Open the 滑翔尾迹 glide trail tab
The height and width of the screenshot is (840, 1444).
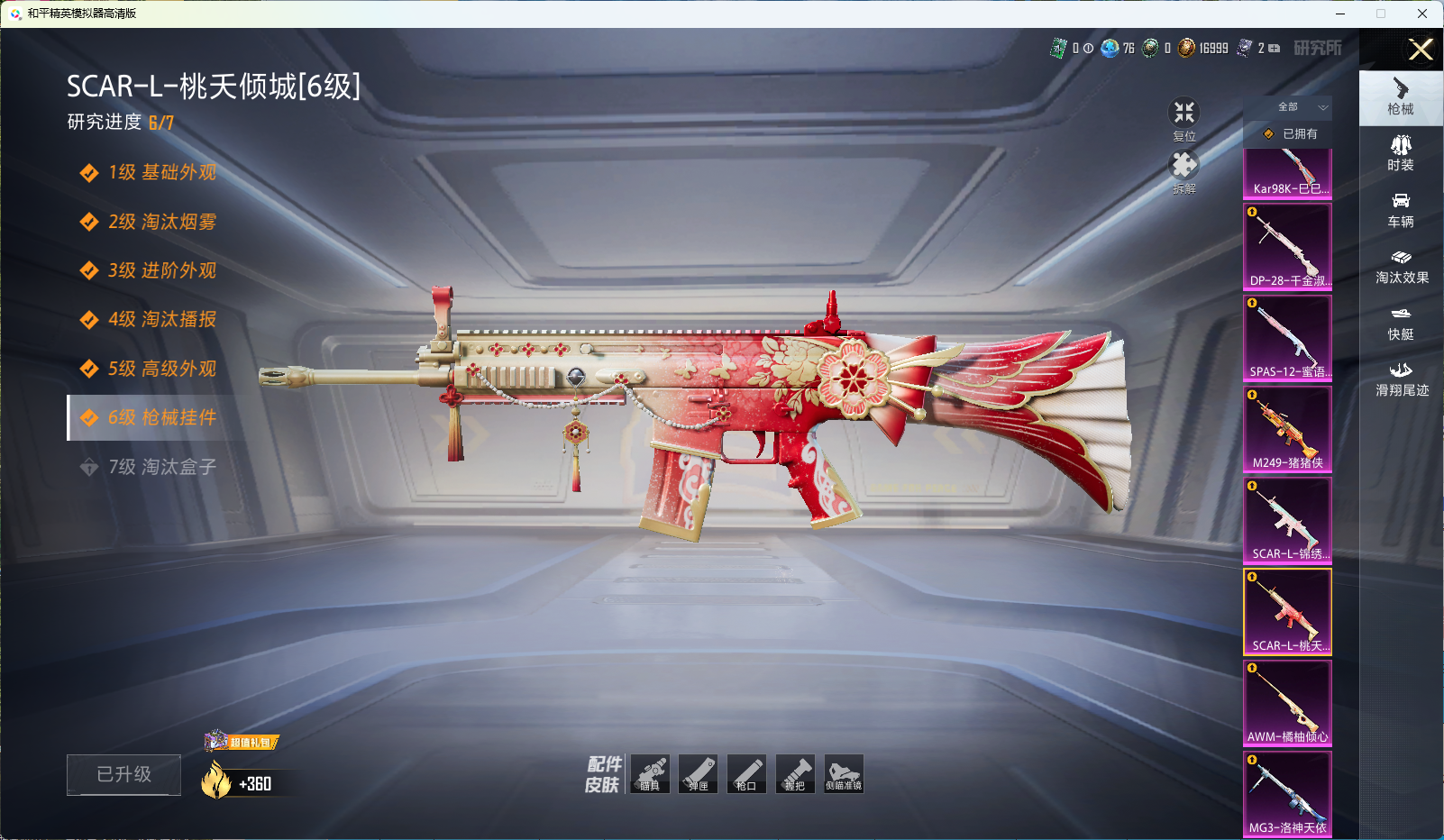[1400, 379]
